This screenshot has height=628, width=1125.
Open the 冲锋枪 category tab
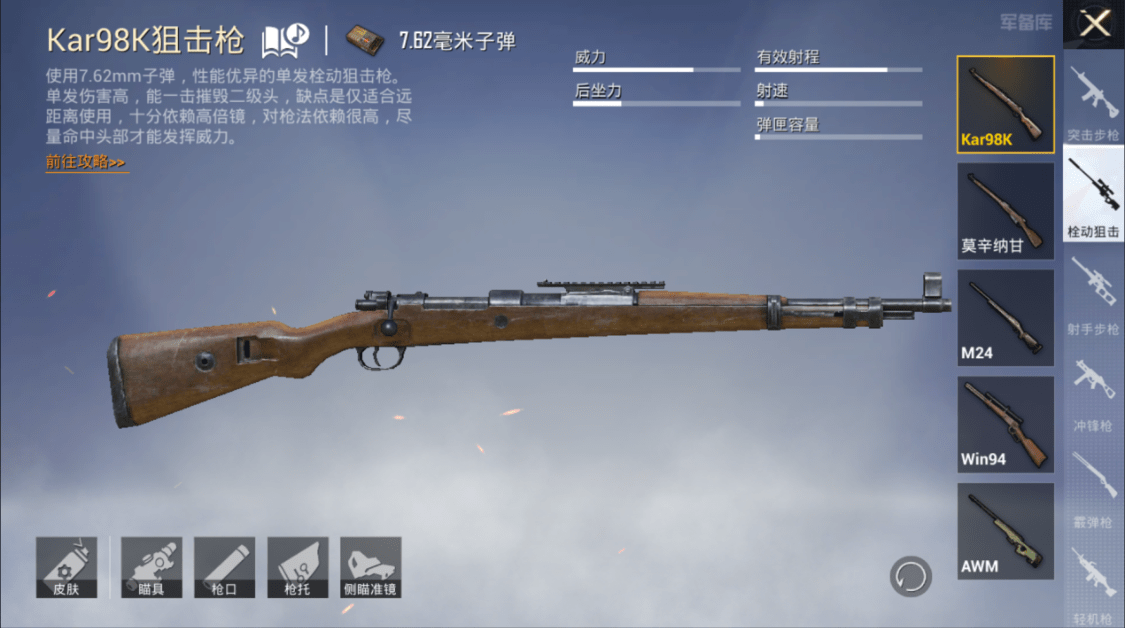pyautogui.click(x=1094, y=394)
